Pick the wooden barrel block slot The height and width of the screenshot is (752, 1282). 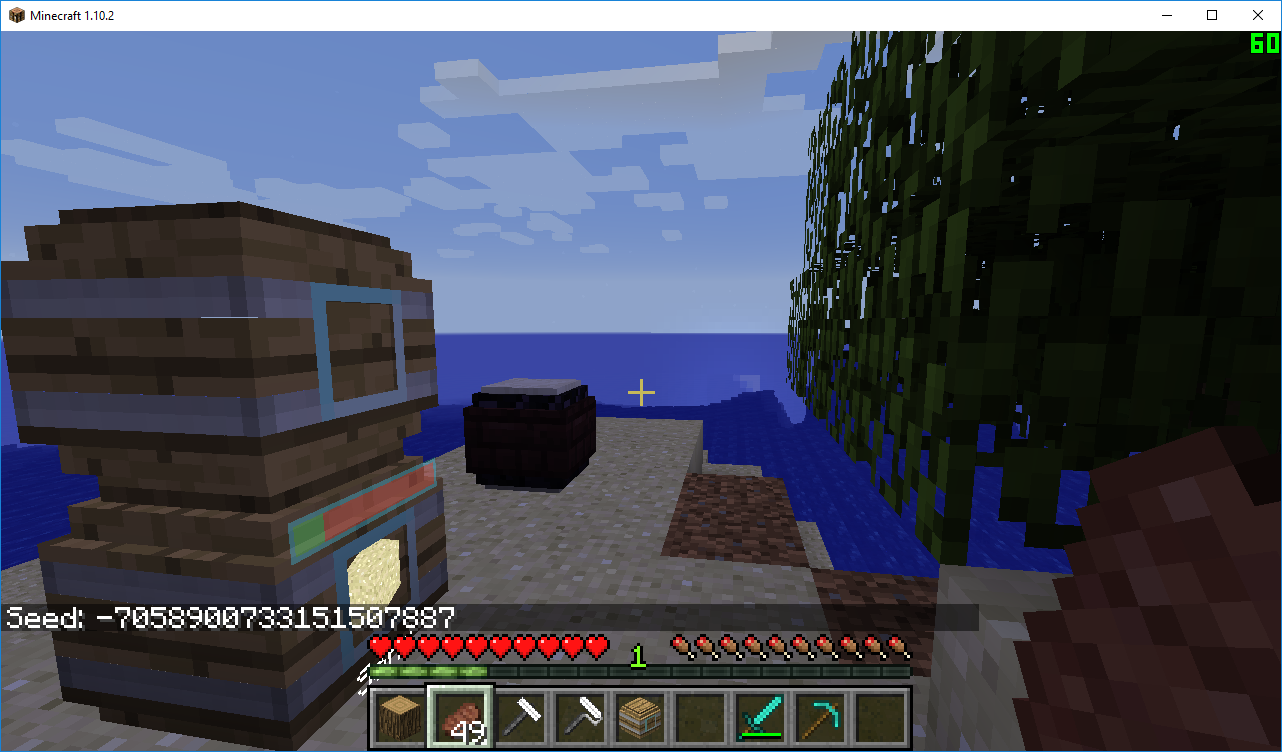pyautogui.click(x=640, y=717)
